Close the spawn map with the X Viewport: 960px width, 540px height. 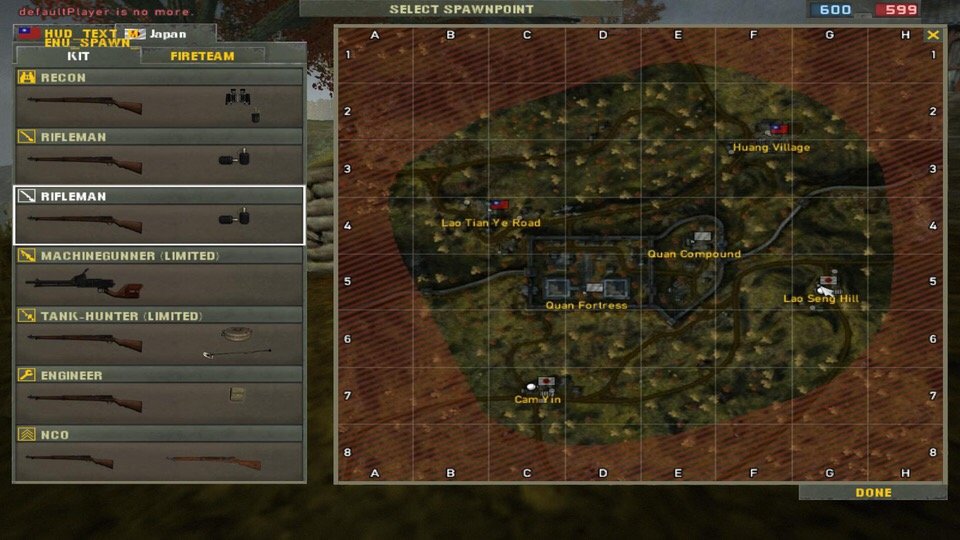(x=933, y=35)
